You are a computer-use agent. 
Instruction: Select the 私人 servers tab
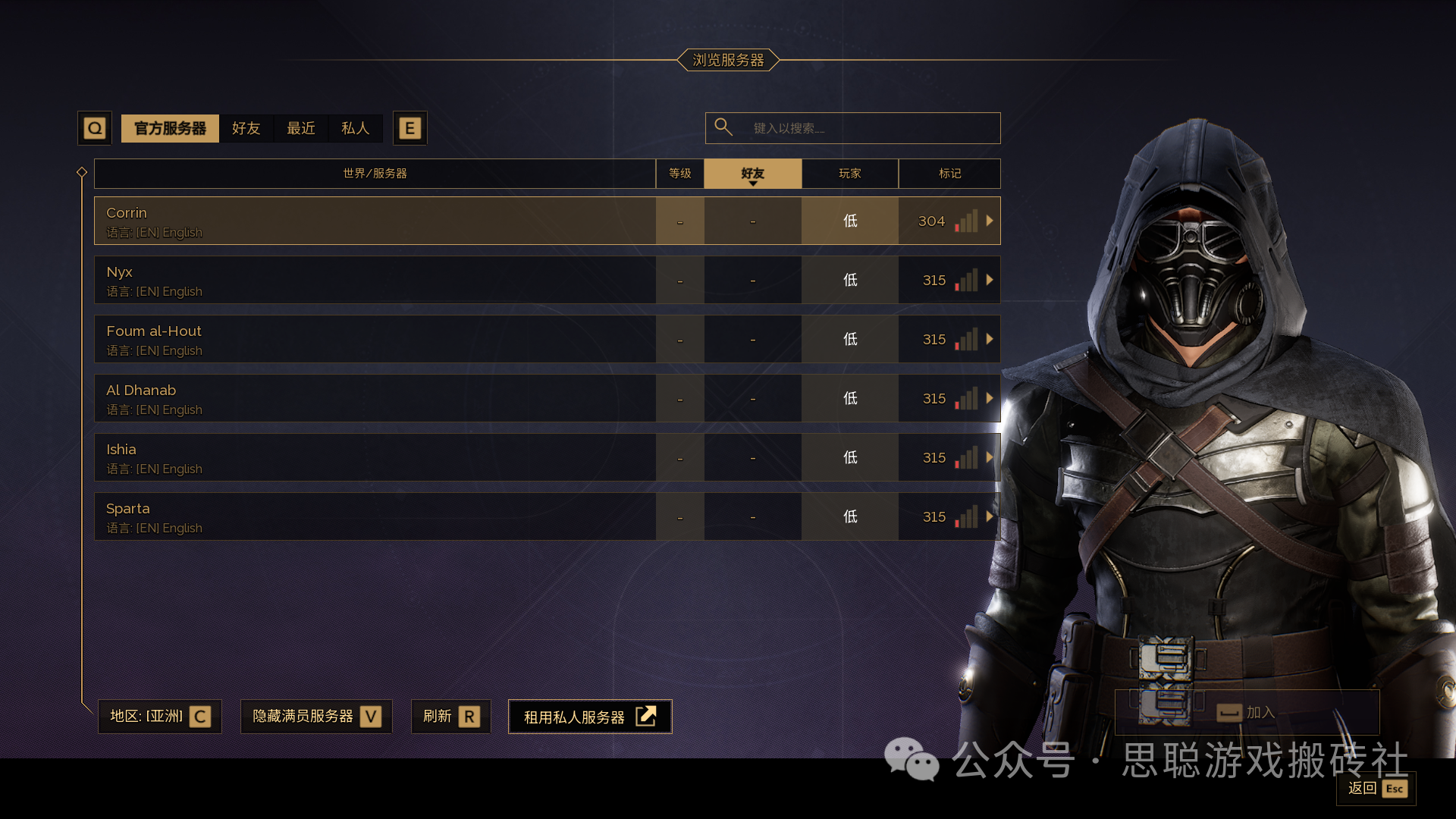[x=355, y=128]
